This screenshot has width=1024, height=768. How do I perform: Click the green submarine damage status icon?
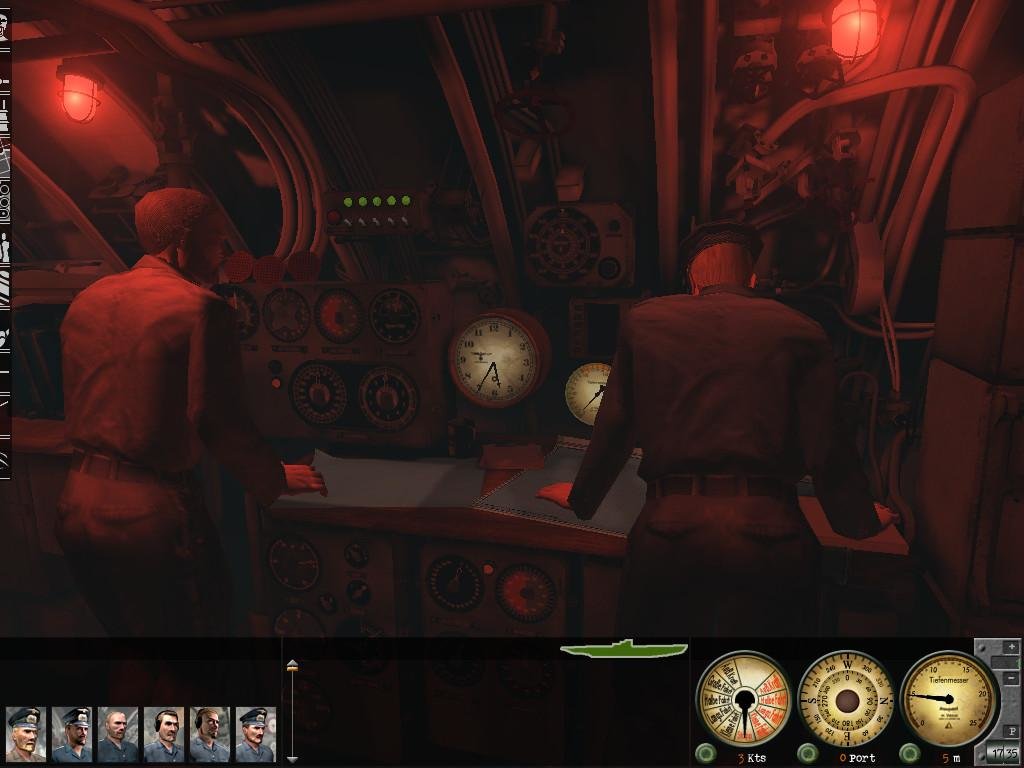tap(624, 649)
